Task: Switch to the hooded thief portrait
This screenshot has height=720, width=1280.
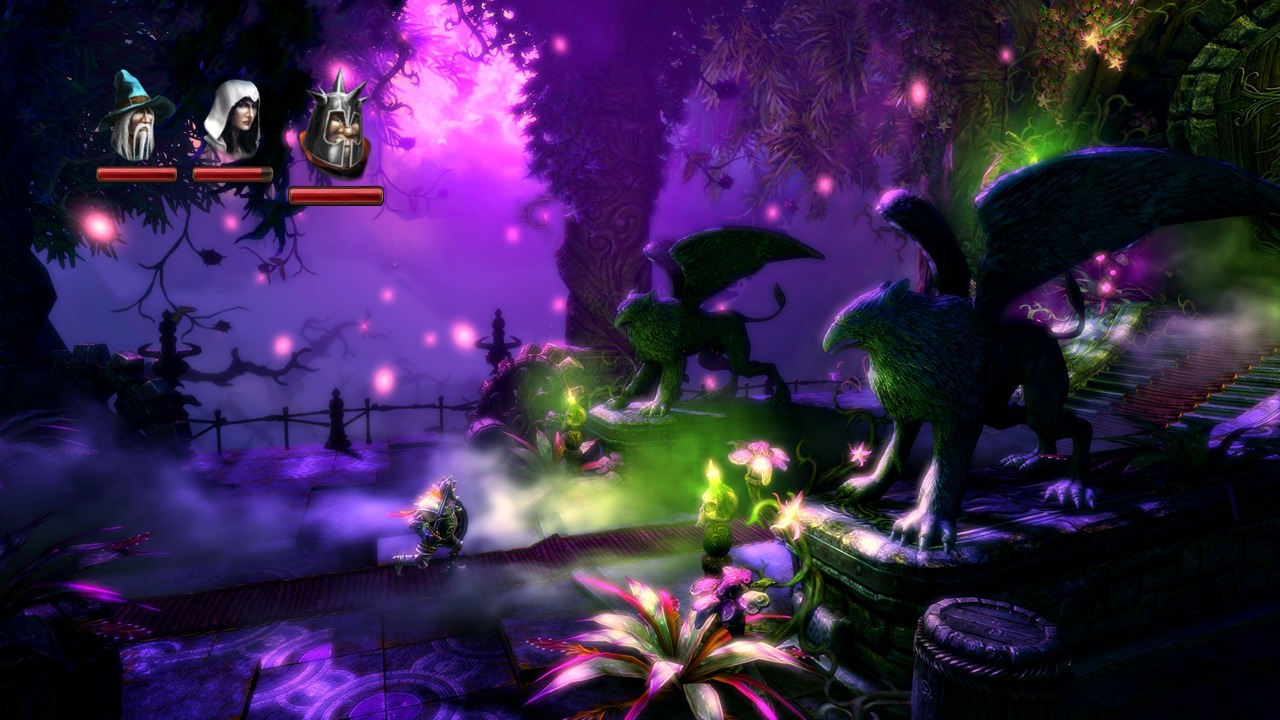Action: (x=232, y=120)
